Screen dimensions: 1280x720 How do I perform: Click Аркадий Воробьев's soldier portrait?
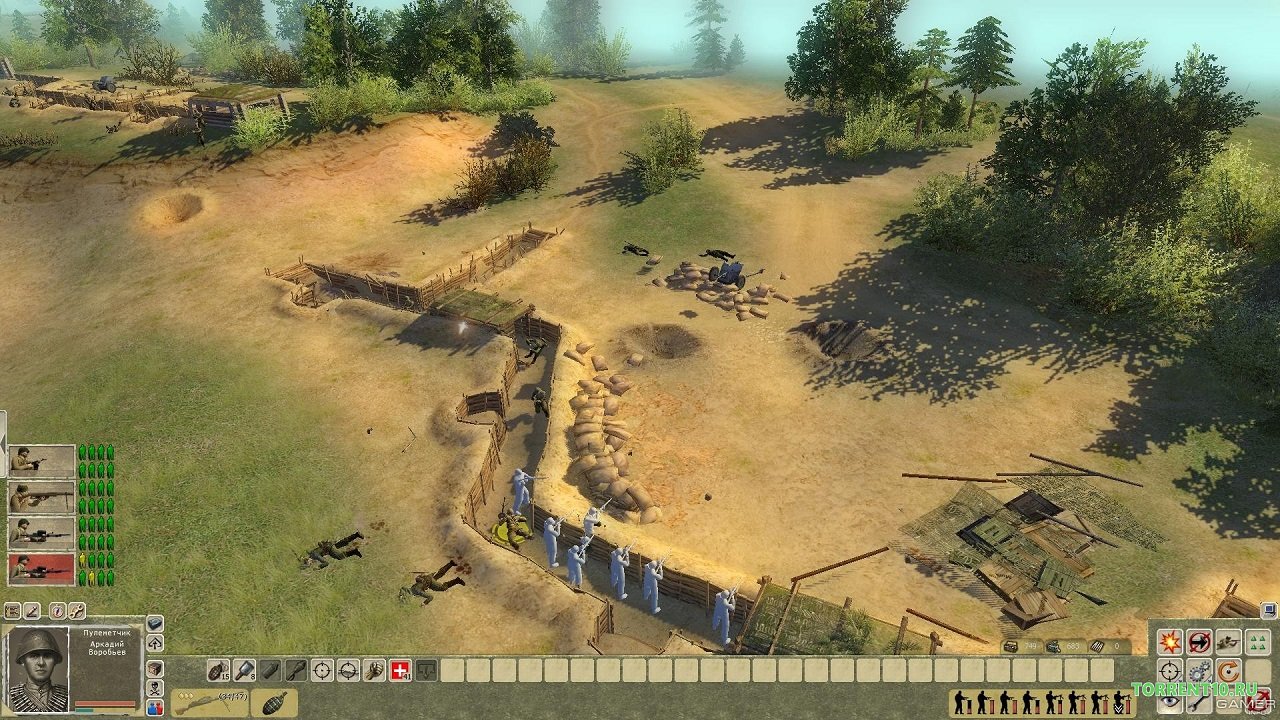(38, 669)
